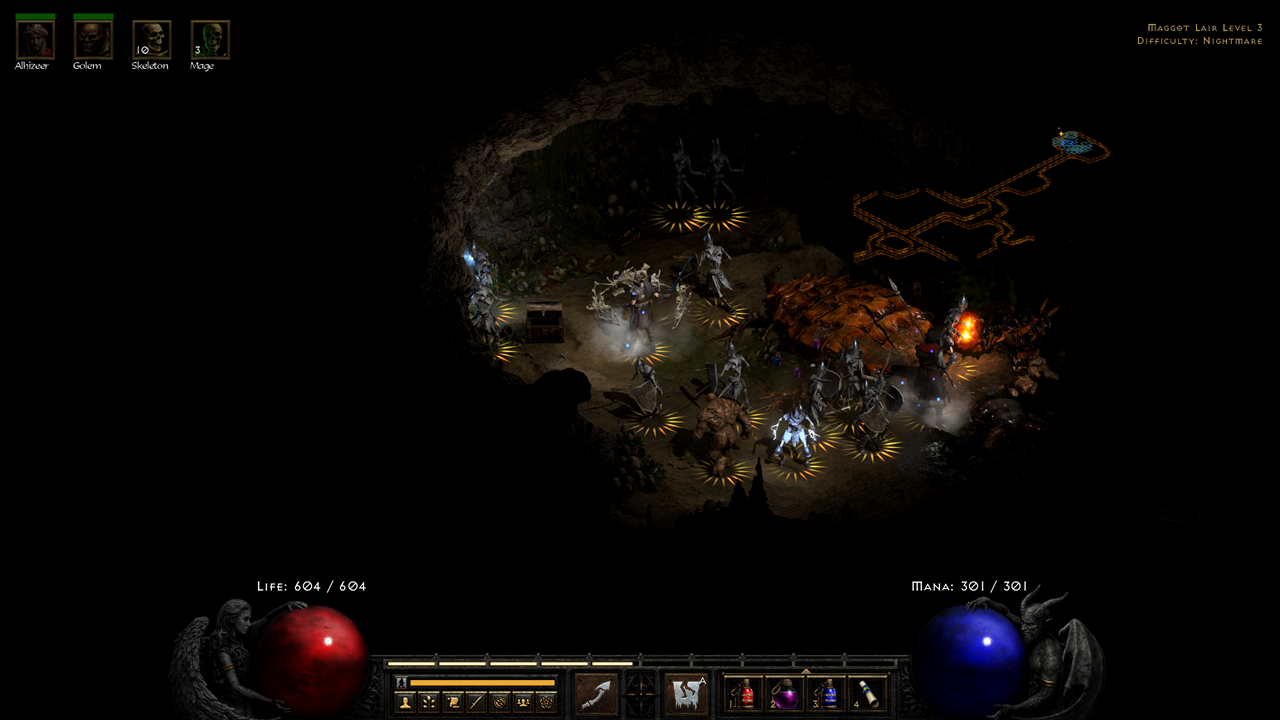Open the party button with two figures
Image resolution: width=1280 pixels, height=720 pixels.
tap(523, 702)
